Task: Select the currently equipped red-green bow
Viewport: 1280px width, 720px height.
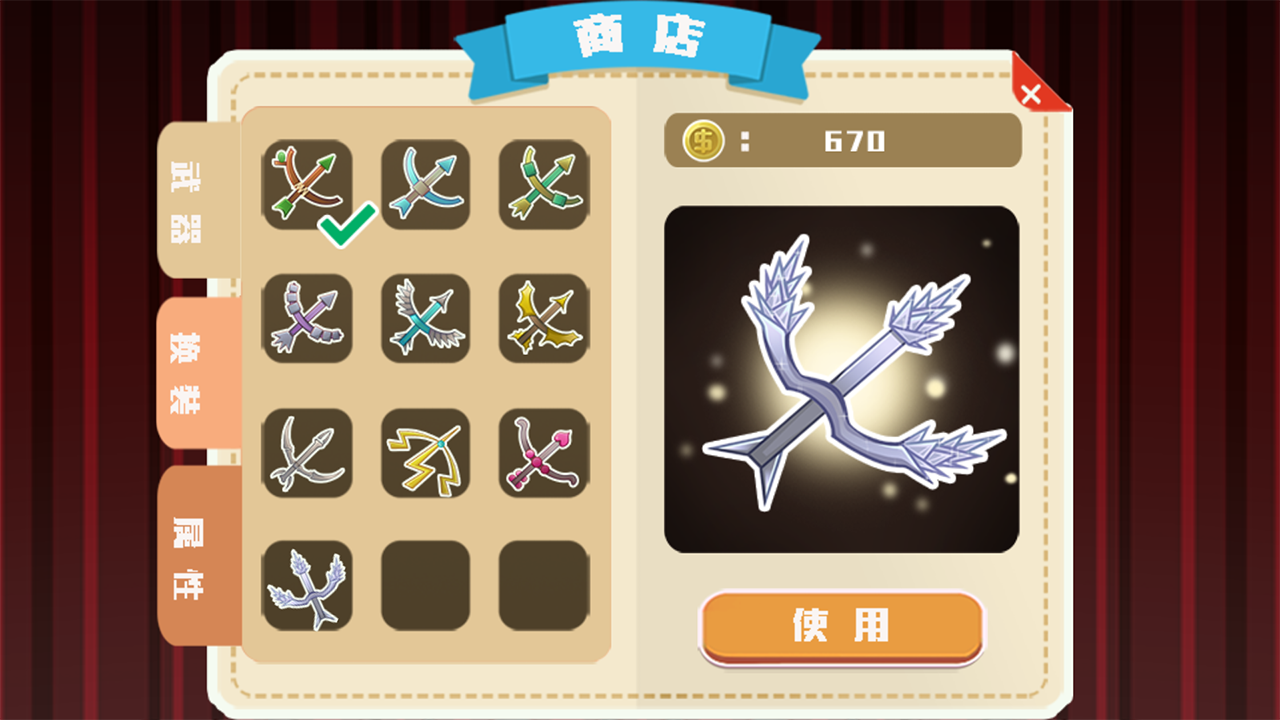Action: (x=307, y=183)
